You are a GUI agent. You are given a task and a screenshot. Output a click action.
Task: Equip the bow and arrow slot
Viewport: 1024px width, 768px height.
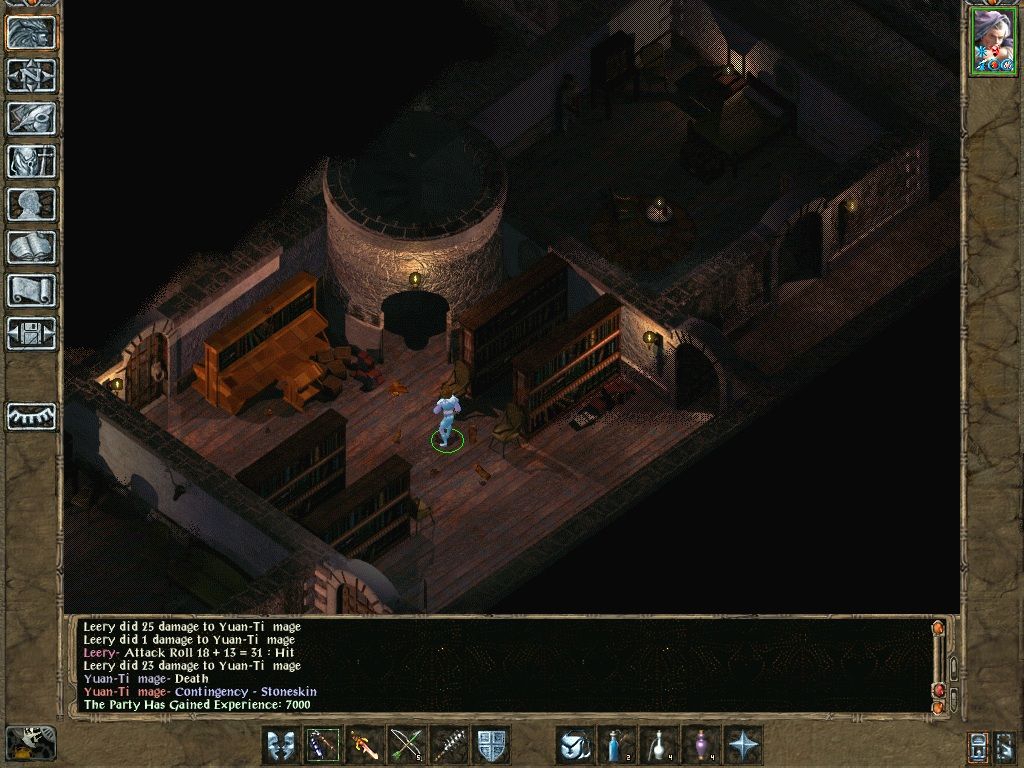tap(407, 745)
